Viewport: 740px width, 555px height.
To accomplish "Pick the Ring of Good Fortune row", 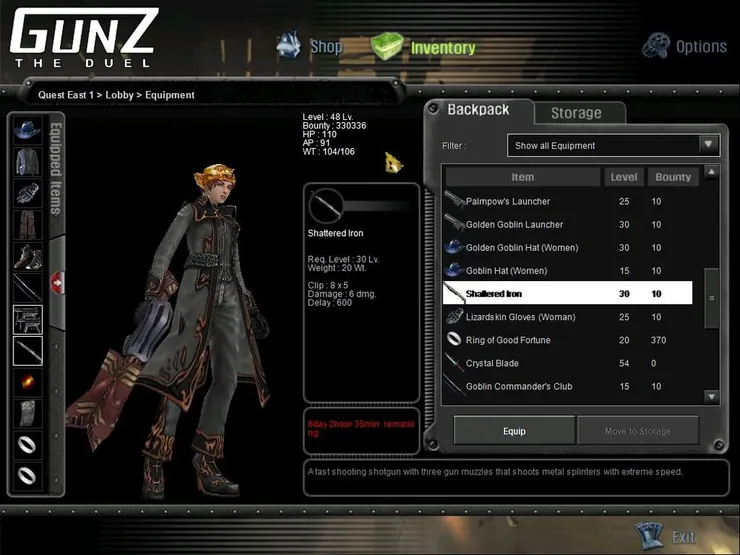I will pyautogui.click(x=508, y=340).
